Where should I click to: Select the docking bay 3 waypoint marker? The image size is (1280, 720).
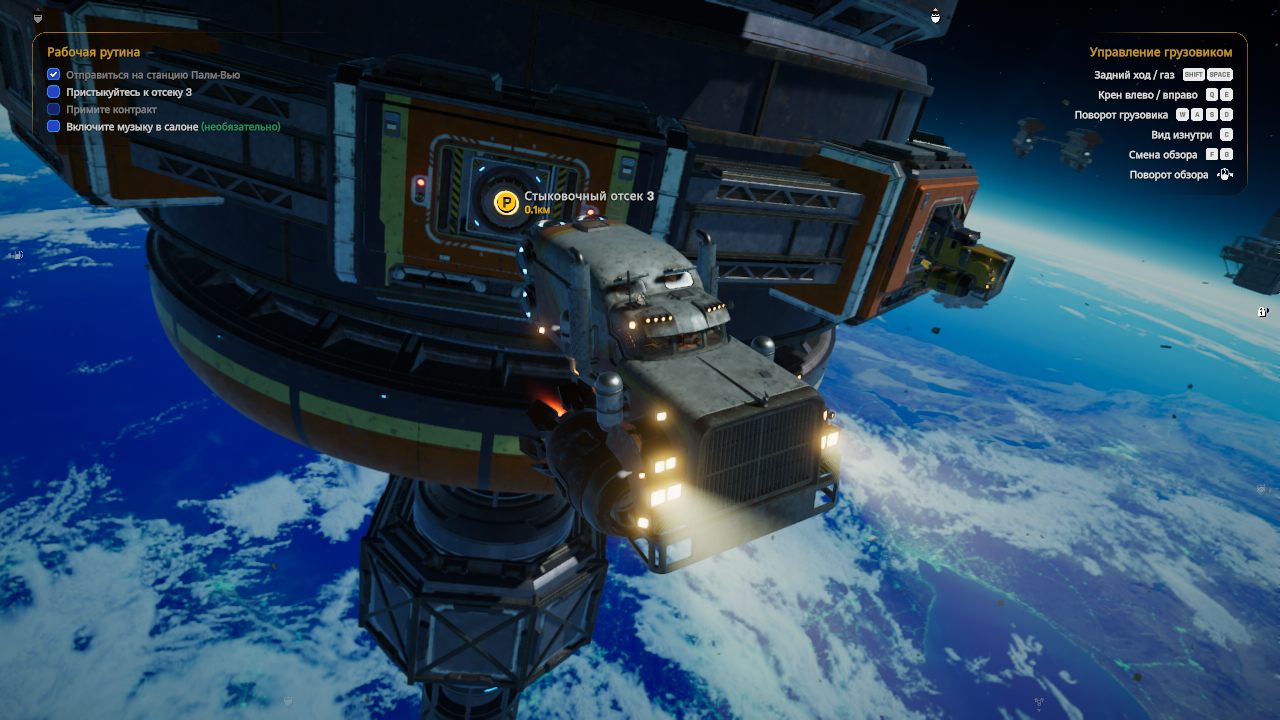(507, 204)
